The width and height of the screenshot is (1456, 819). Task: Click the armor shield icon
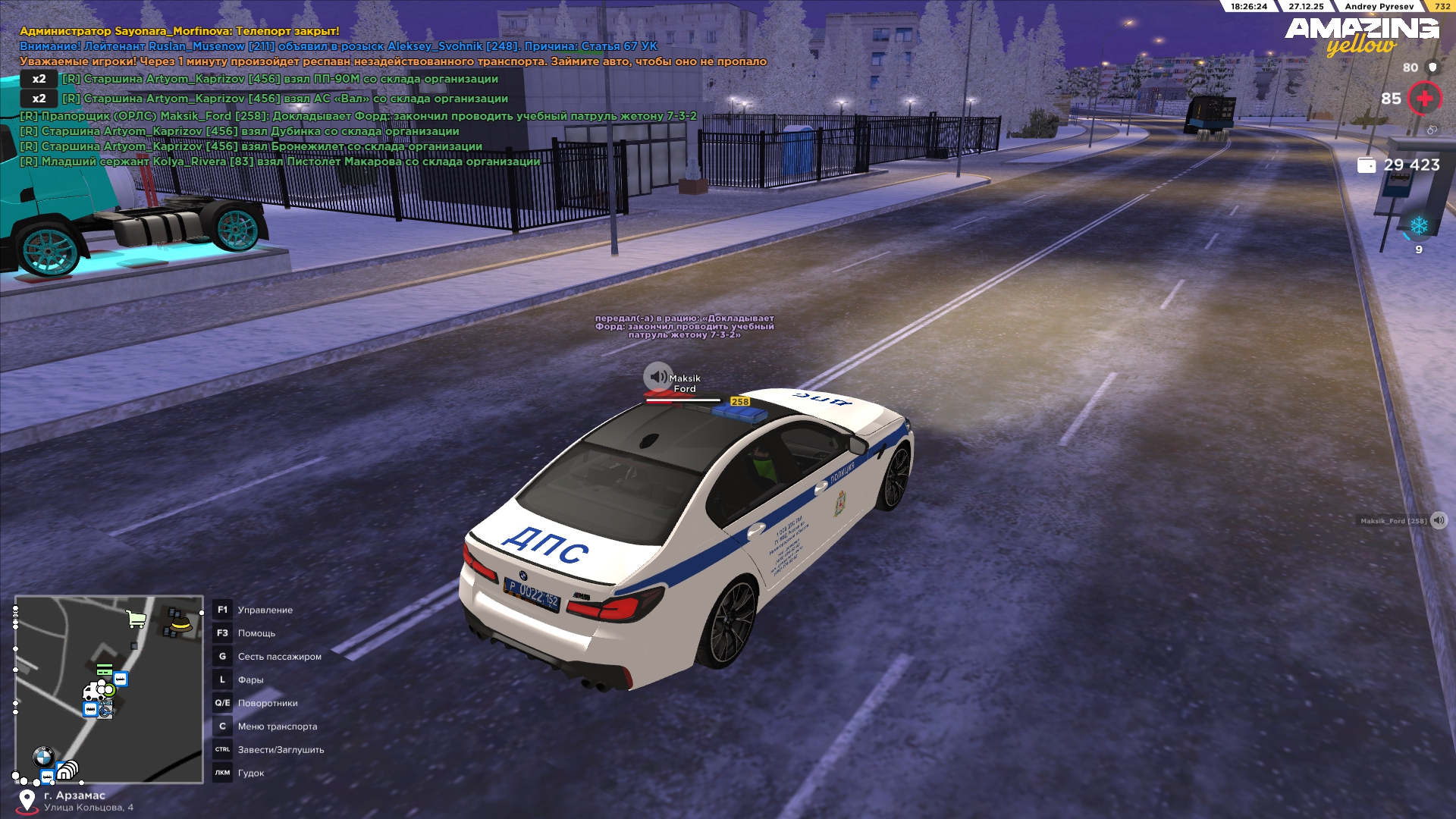[1432, 67]
